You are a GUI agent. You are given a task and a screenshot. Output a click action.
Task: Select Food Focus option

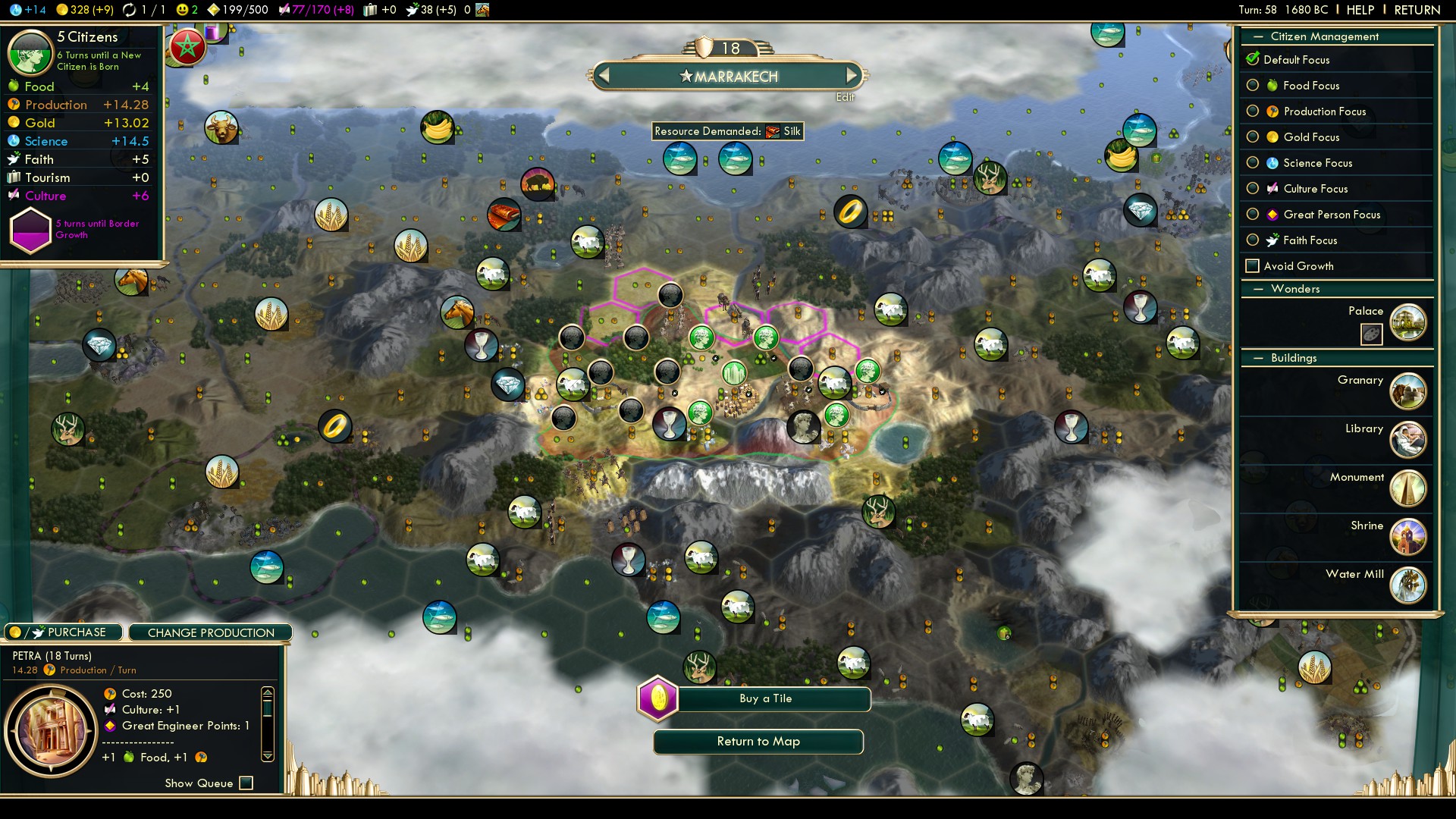tap(1253, 86)
